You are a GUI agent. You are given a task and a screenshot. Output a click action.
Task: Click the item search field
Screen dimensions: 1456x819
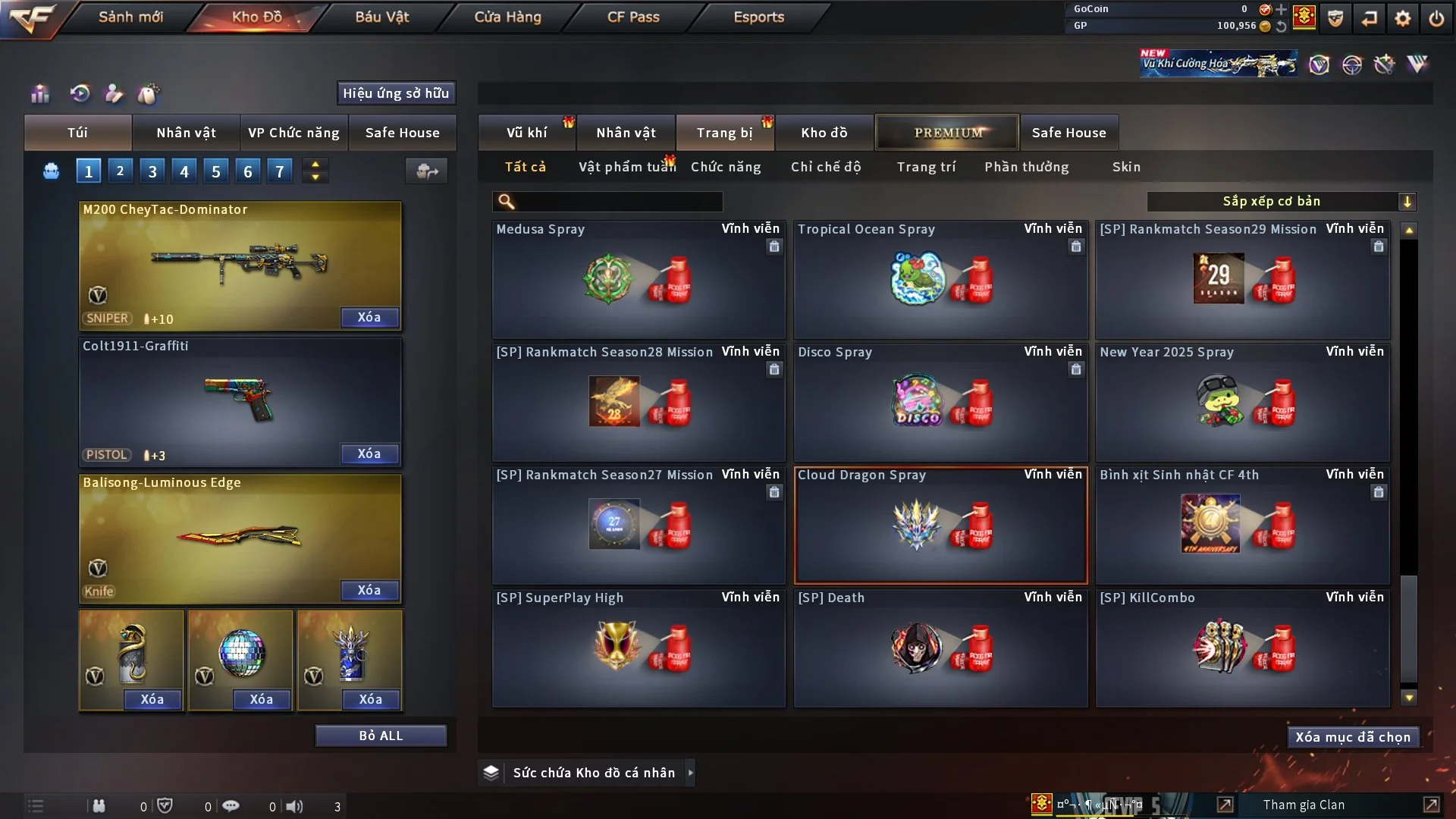tap(618, 201)
